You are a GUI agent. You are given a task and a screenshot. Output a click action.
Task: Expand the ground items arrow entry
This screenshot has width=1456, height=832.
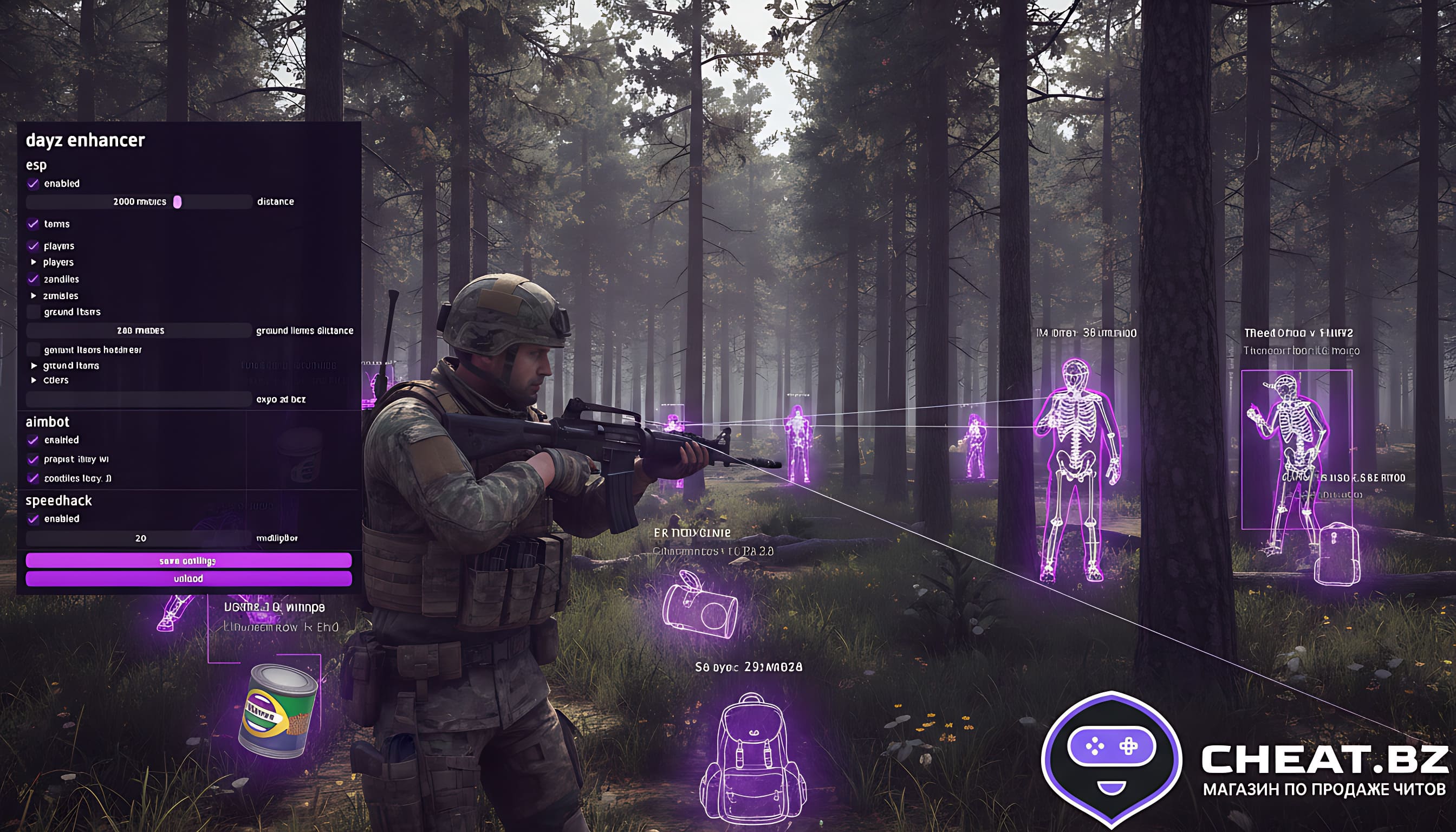click(34, 366)
